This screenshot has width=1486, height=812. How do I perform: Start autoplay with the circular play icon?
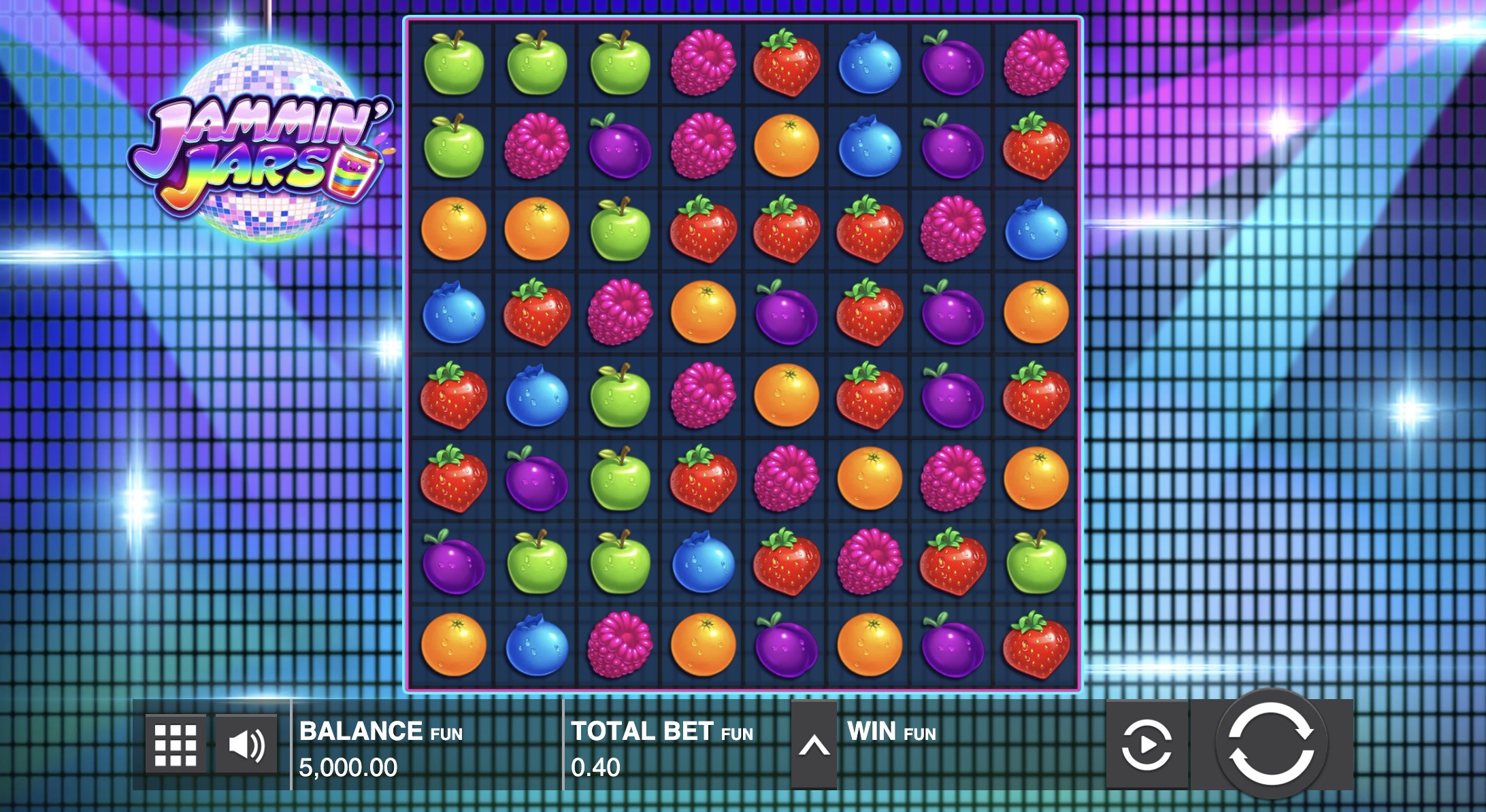coord(1146,745)
